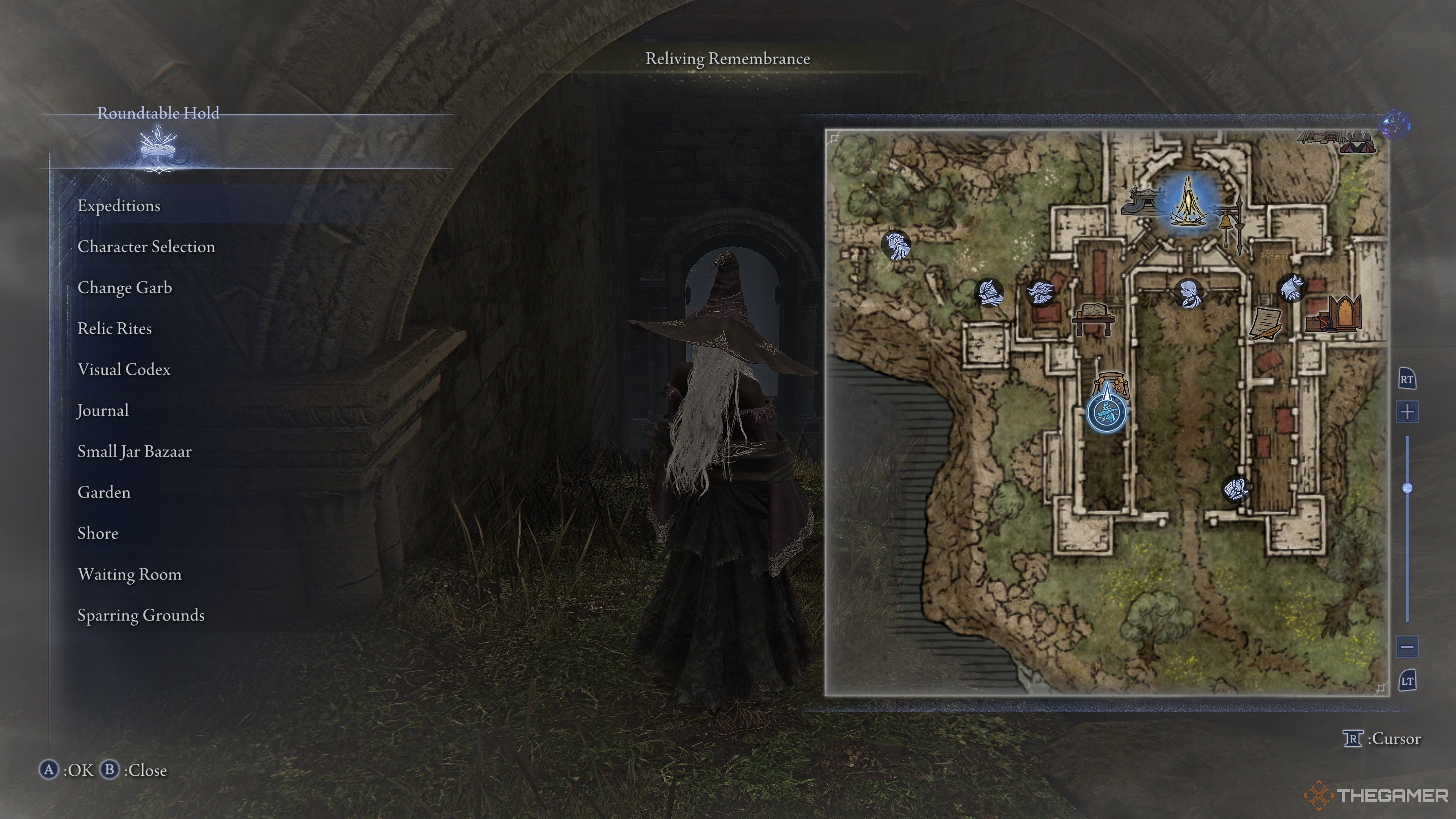
Task: Open Relic Rites
Action: (114, 328)
